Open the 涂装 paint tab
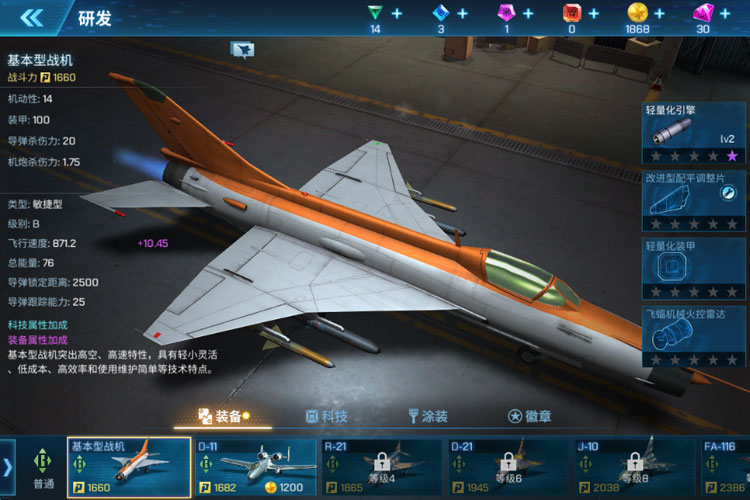This screenshot has height=500, width=750. 427,416
